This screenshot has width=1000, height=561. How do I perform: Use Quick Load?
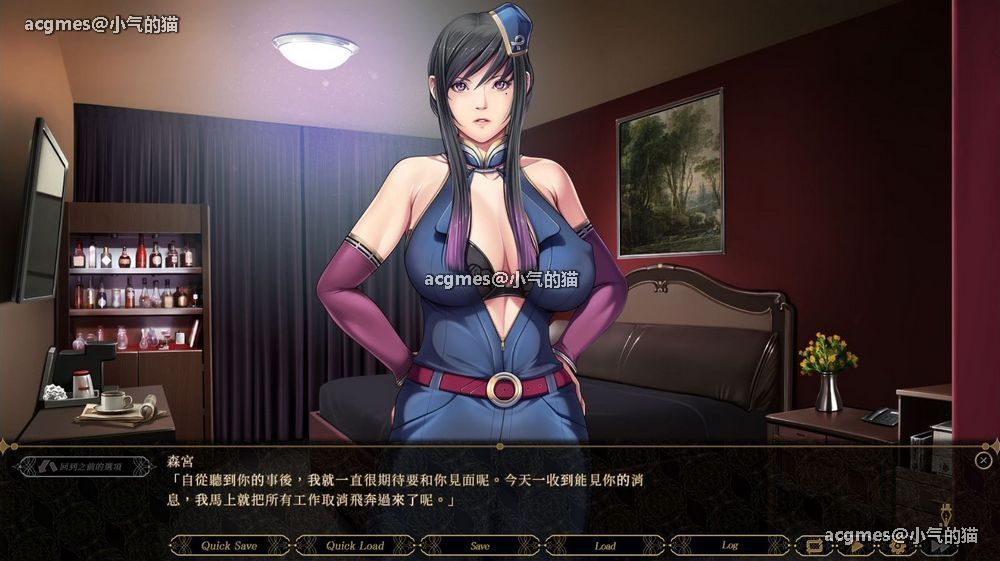pyautogui.click(x=355, y=546)
